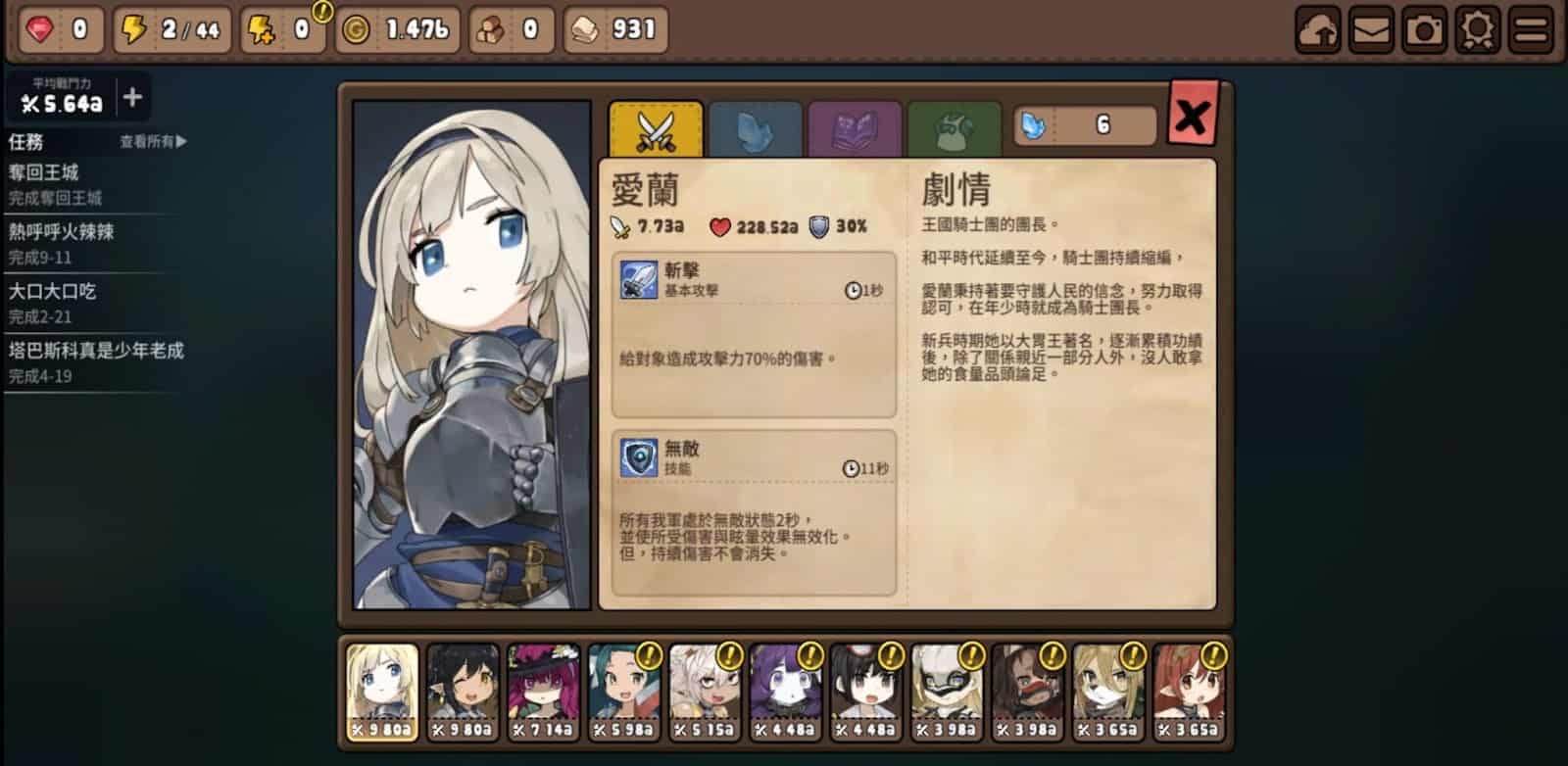Open the blue crystal tab
Screen dimensions: 1568x766
point(756,130)
